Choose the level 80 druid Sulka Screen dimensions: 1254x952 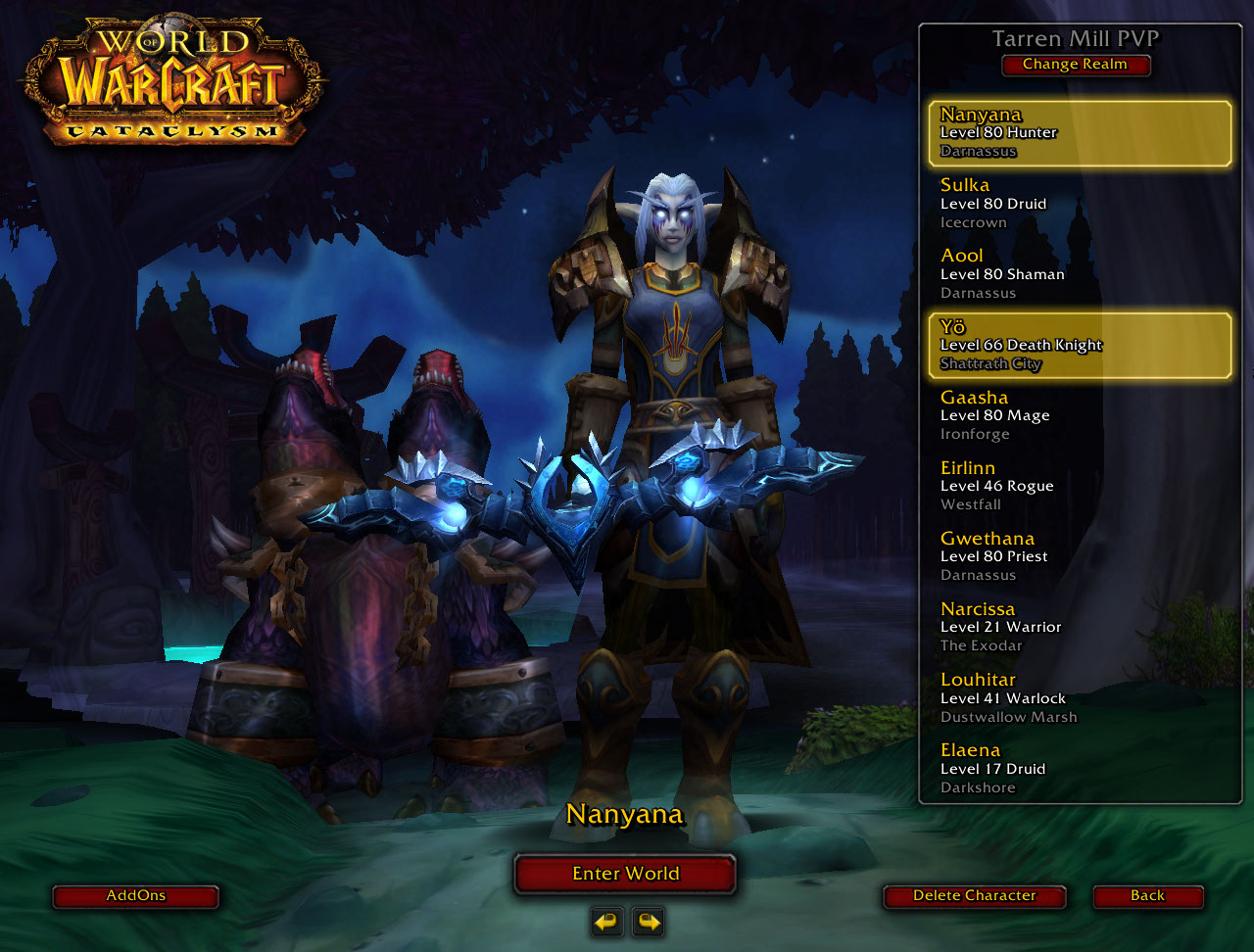[1079, 204]
